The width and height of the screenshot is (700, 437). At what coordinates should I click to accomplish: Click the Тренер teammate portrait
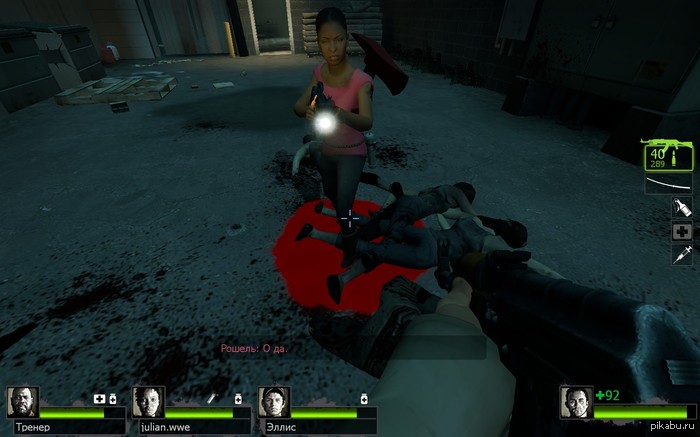23,402
